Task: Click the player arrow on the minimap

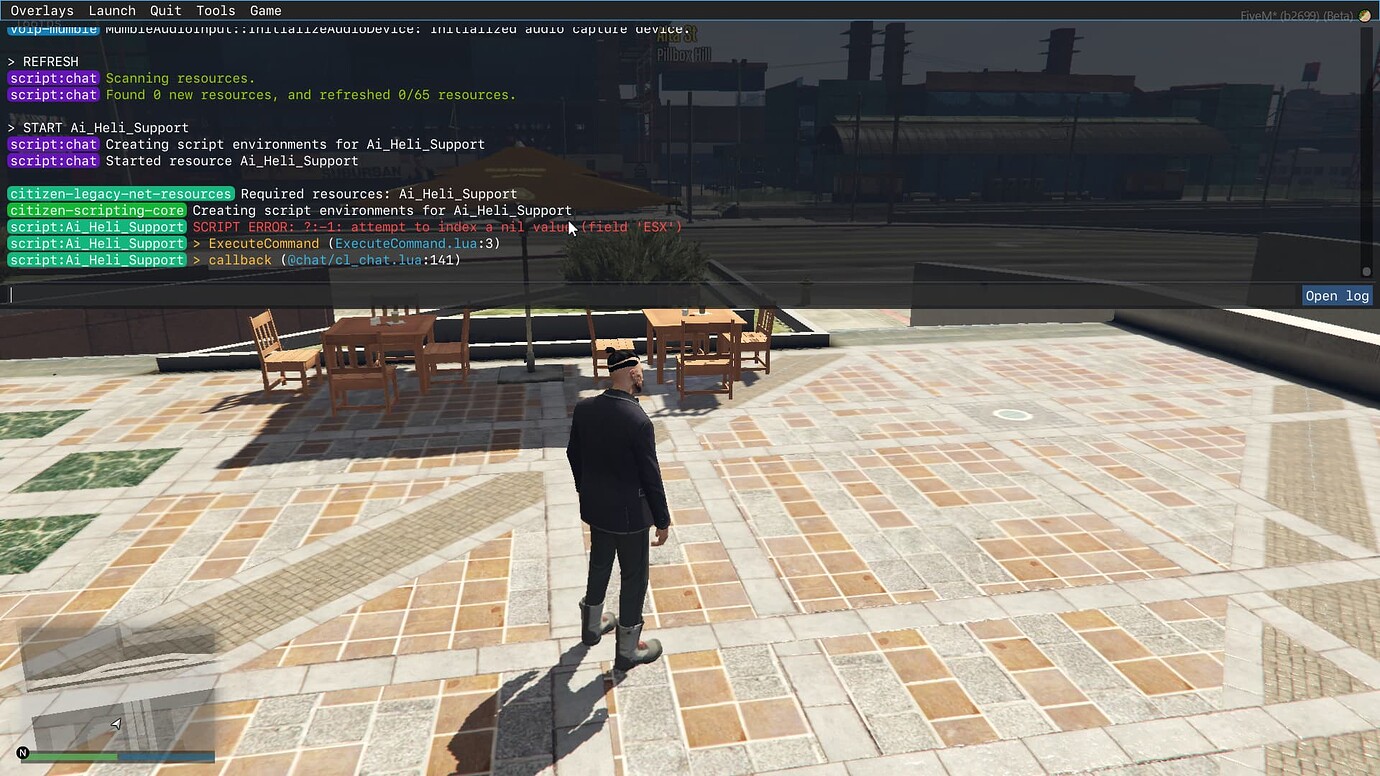Action: point(114,723)
